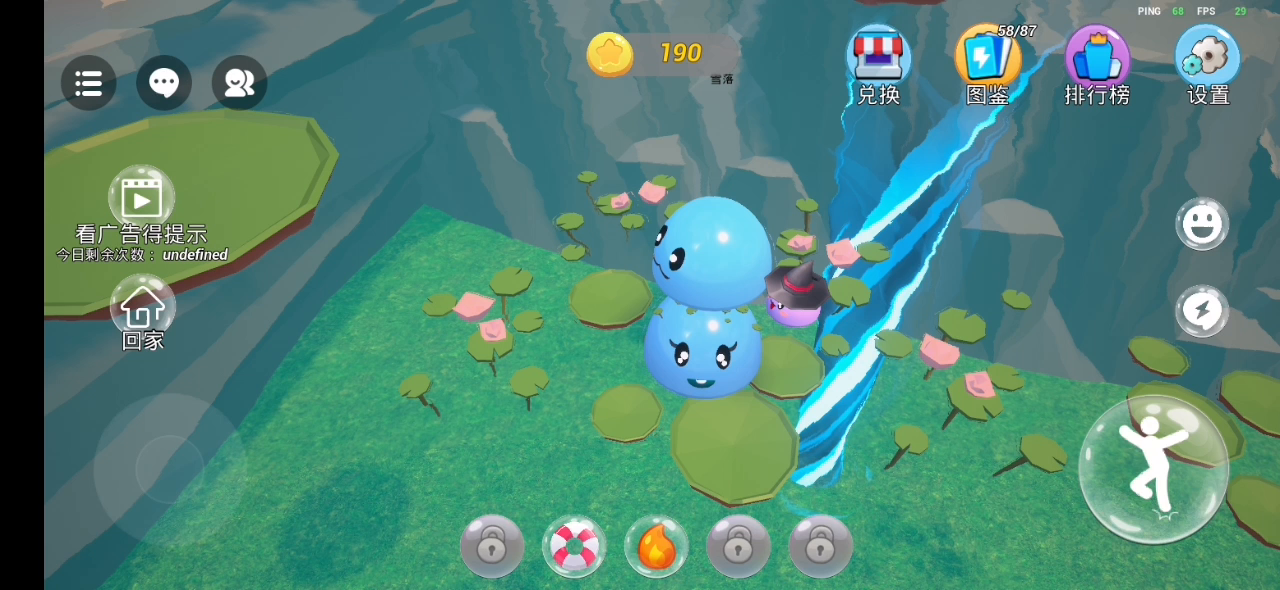
Task: Open the smiley emote button
Action: tap(1201, 224)
